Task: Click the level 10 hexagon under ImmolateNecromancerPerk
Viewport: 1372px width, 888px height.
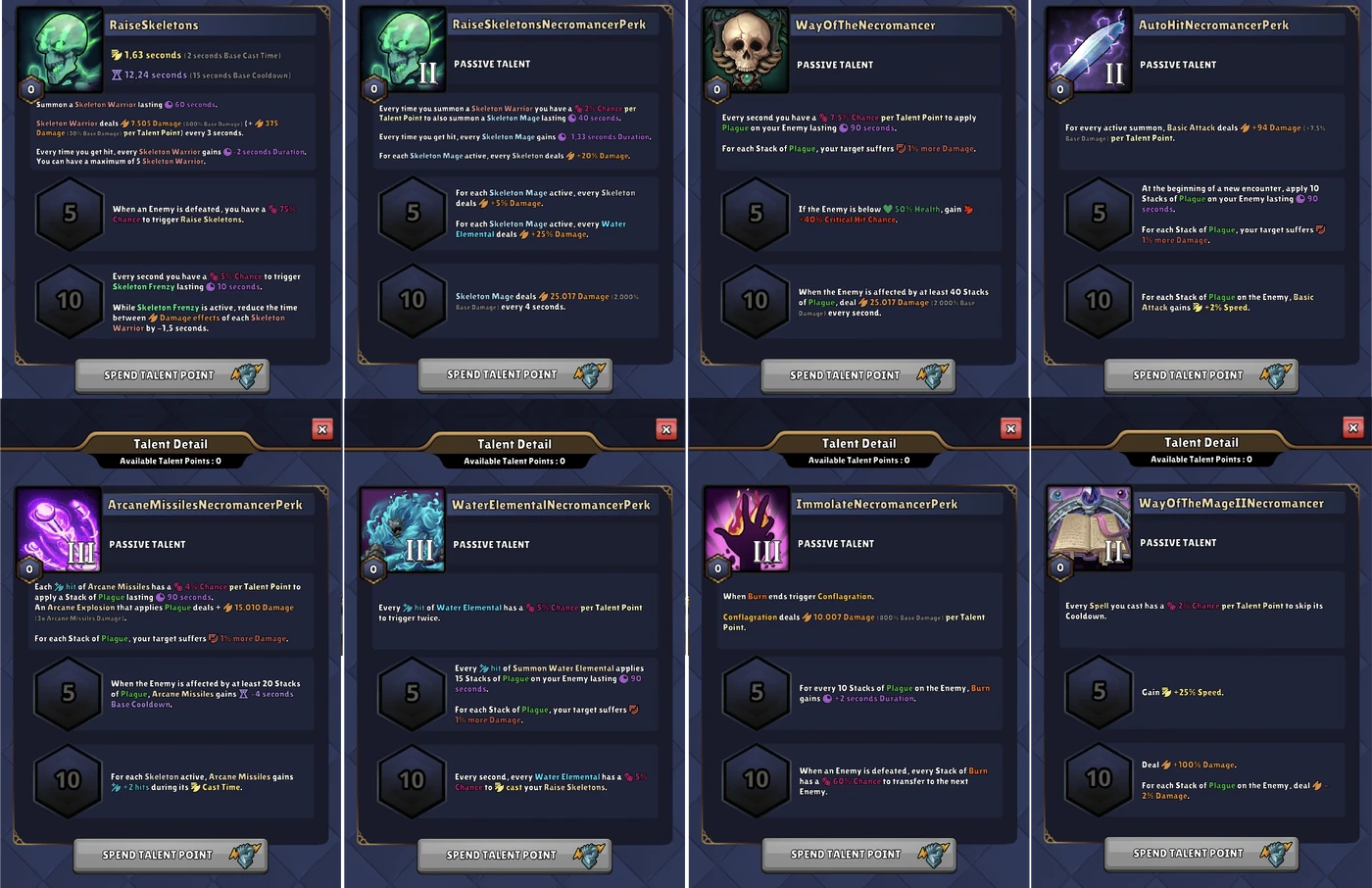Action: 756,781
